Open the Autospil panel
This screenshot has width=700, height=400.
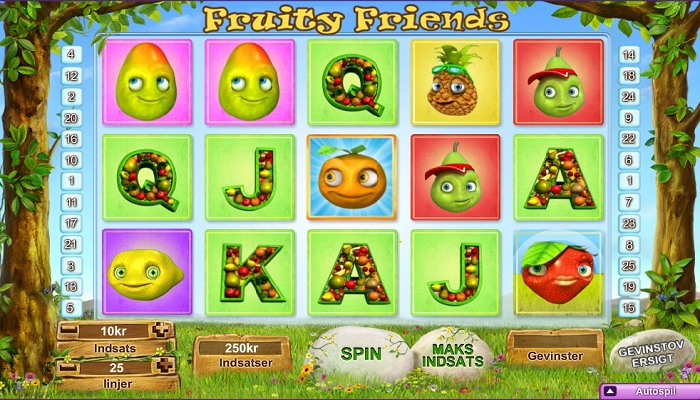(x=648, y=391)
